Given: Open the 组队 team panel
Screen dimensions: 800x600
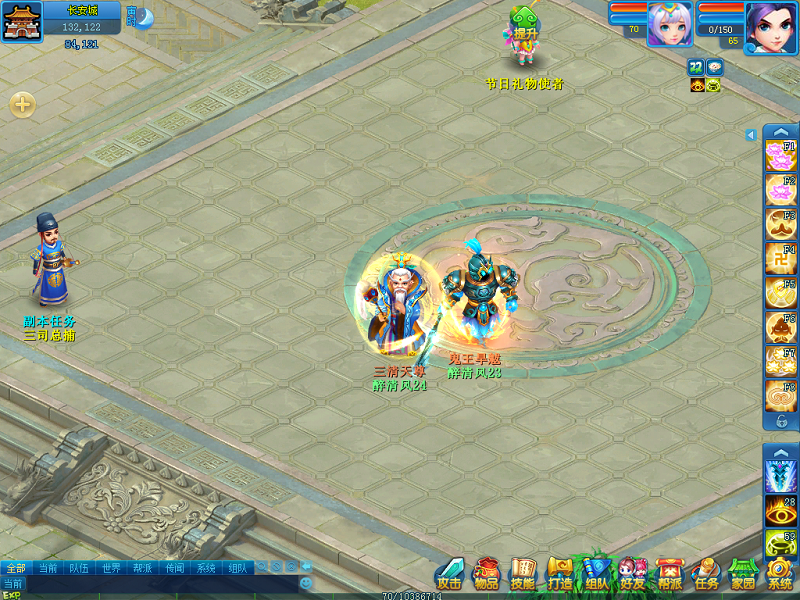Looking at the screenshot, I should (596, 574).
